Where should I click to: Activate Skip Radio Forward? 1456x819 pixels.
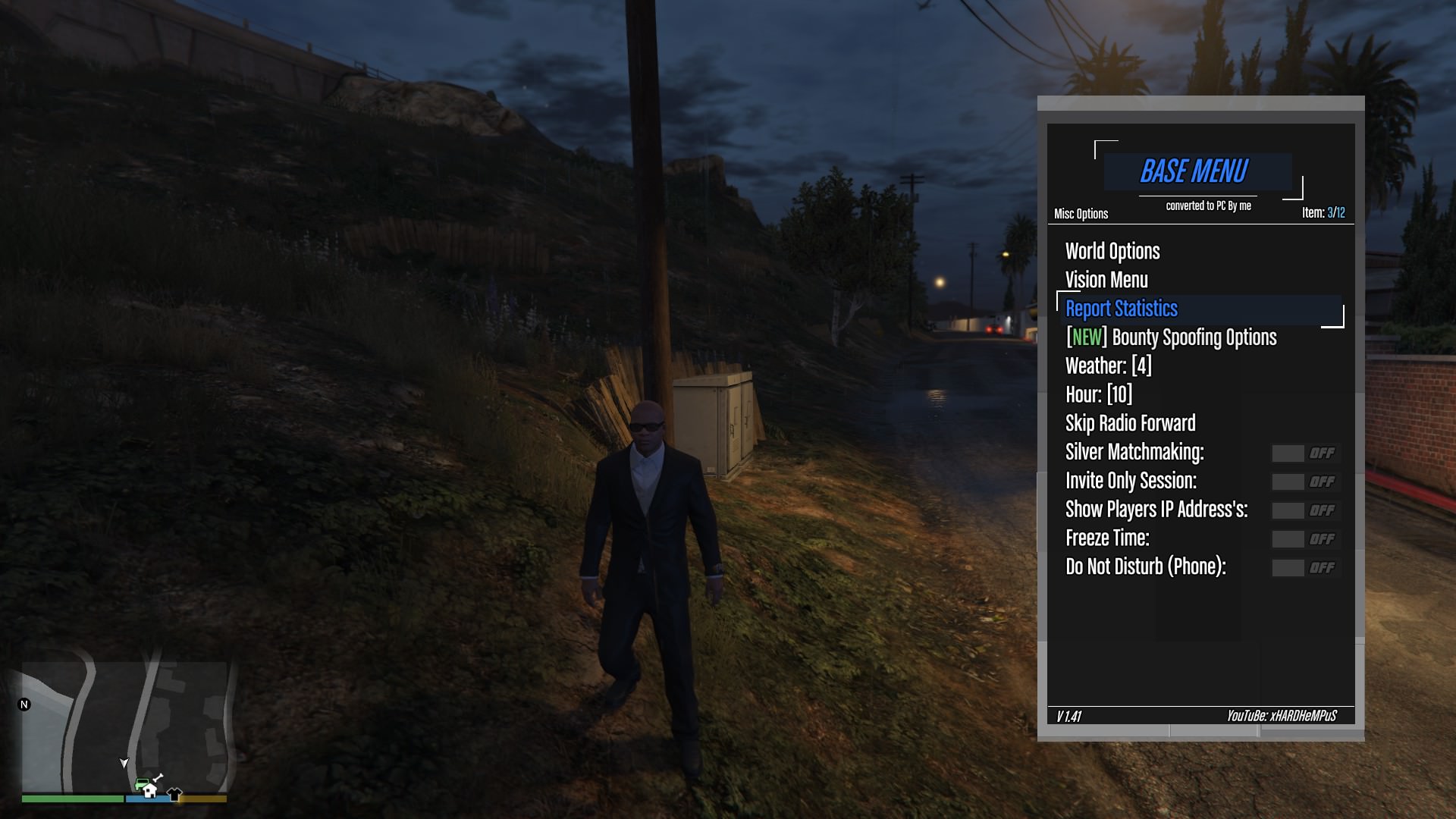pyautogui.click(x=1130, y=423)
